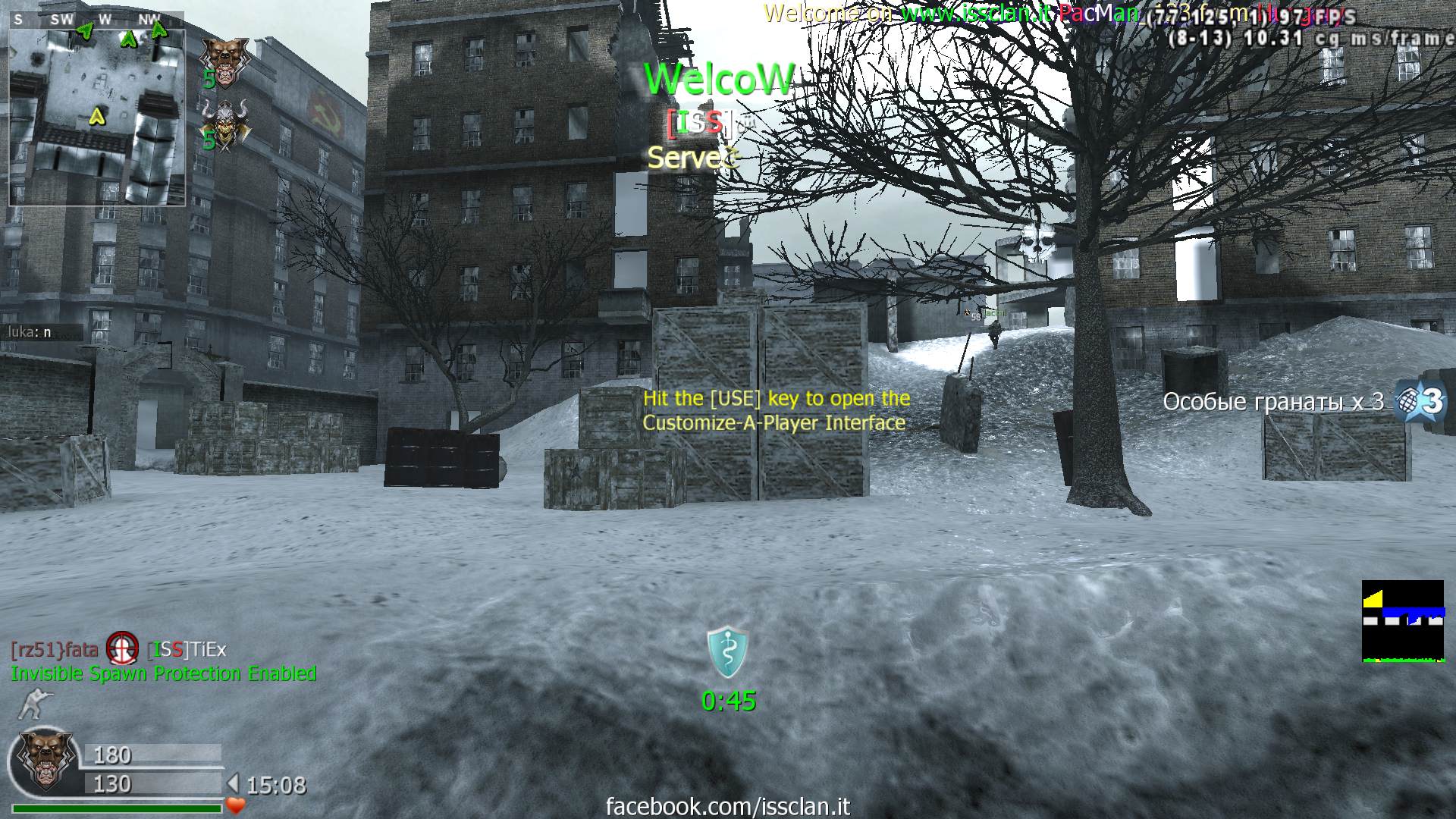Image resolution: width=1456 pixels, height=819 pixels.
Task: Click the medic shield icon
Action: click(x=728, y=651)
